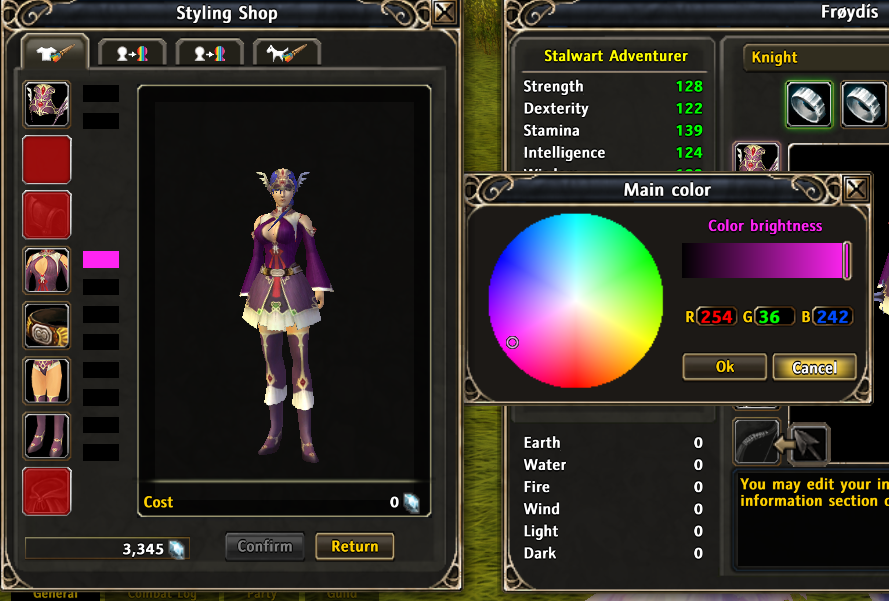Viewport: 889px width, 601px height.
Task: Click the Return button
Action: click(x=355, y=546)
